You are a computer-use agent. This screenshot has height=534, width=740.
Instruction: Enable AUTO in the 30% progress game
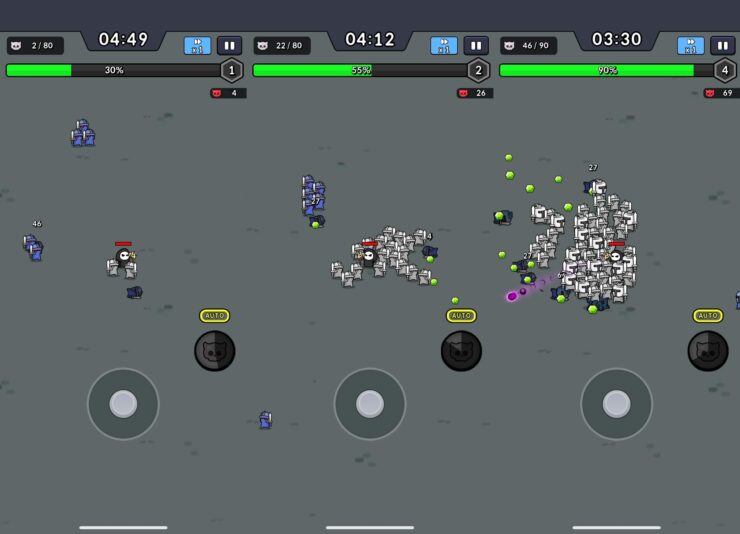pyautogui.click(x=214, y=316)
